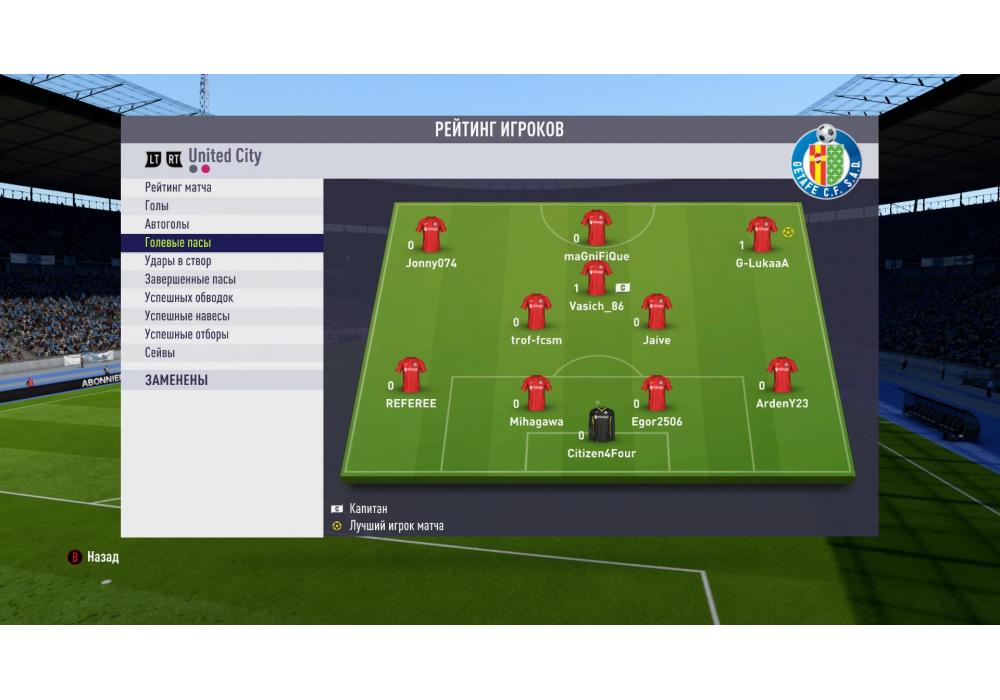Select the Рейтинг матча menu entry
Viewport: 1000px width, 700px height.
[x=178, y=188]
